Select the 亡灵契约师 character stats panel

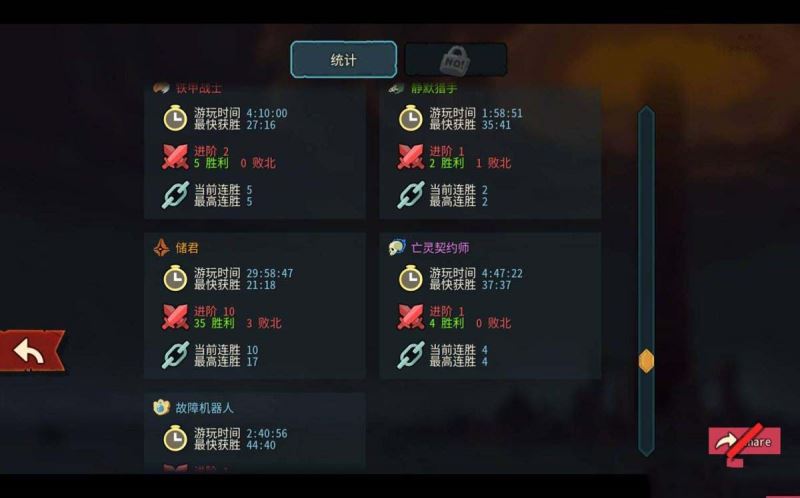490,306
